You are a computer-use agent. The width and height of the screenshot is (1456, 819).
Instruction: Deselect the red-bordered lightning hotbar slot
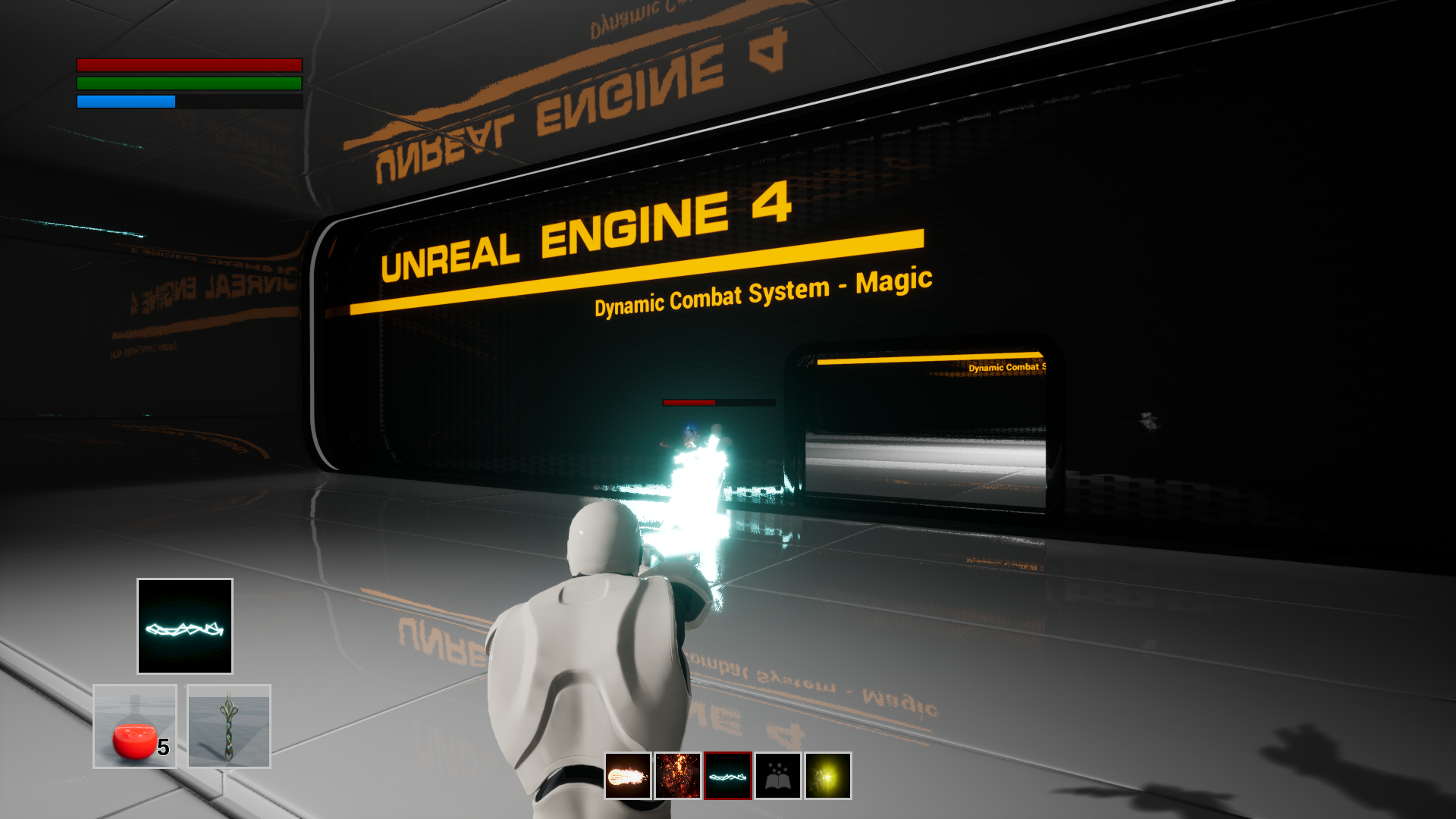(726, 775)
